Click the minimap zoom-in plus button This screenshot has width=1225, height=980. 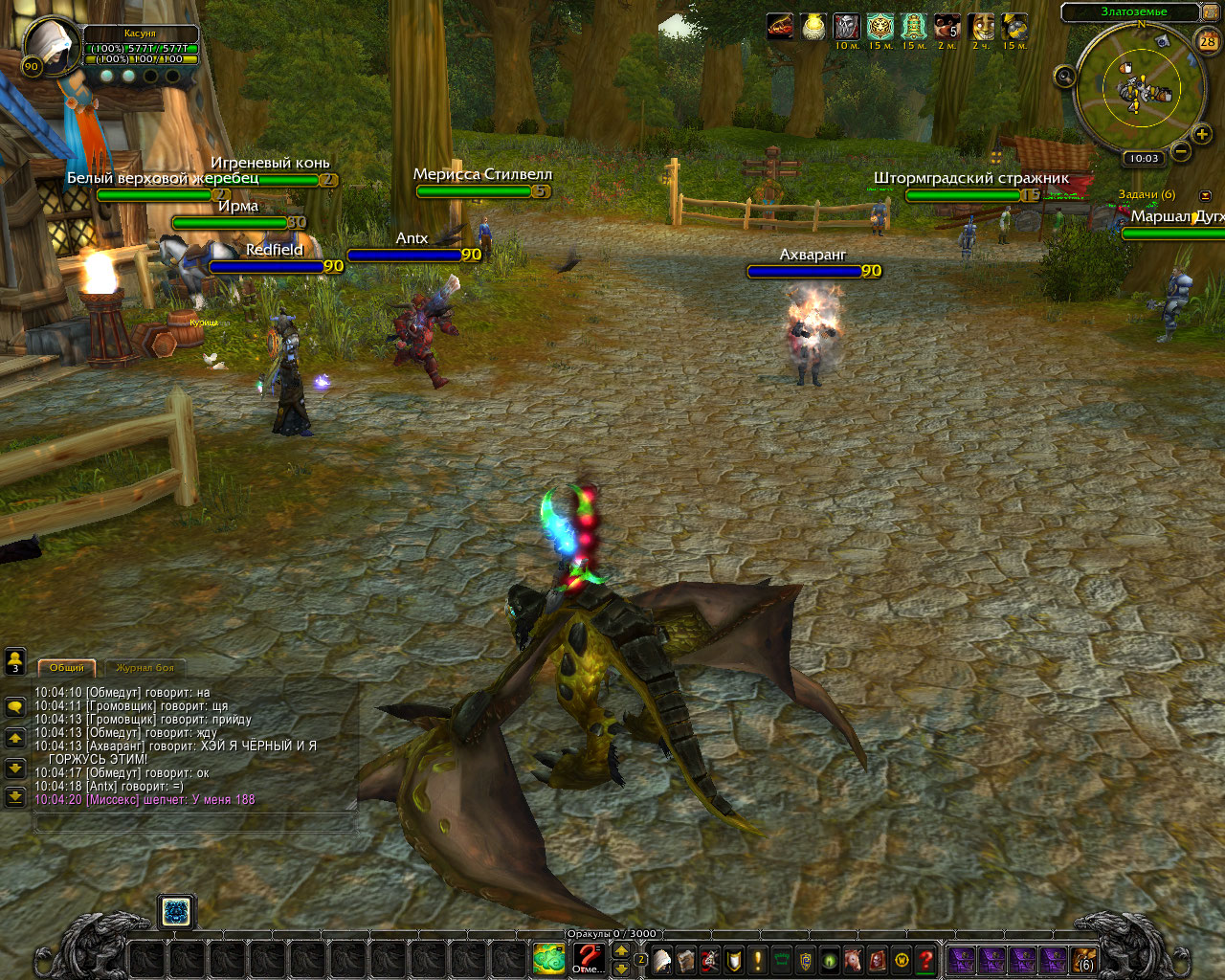pyautogui.click(x=1202, y=134)
